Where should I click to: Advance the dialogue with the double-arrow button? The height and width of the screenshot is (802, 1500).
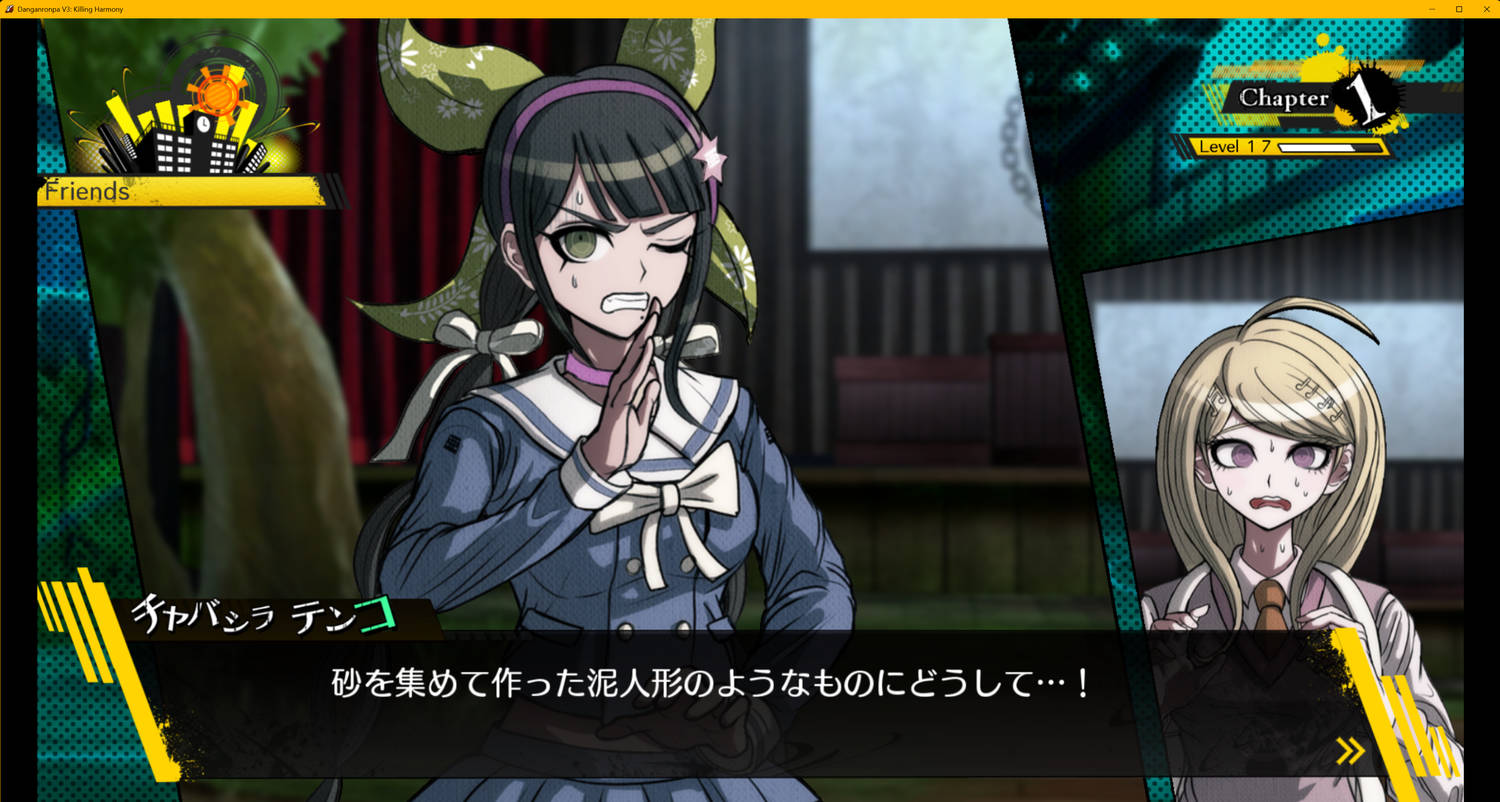coord(1352,750)
